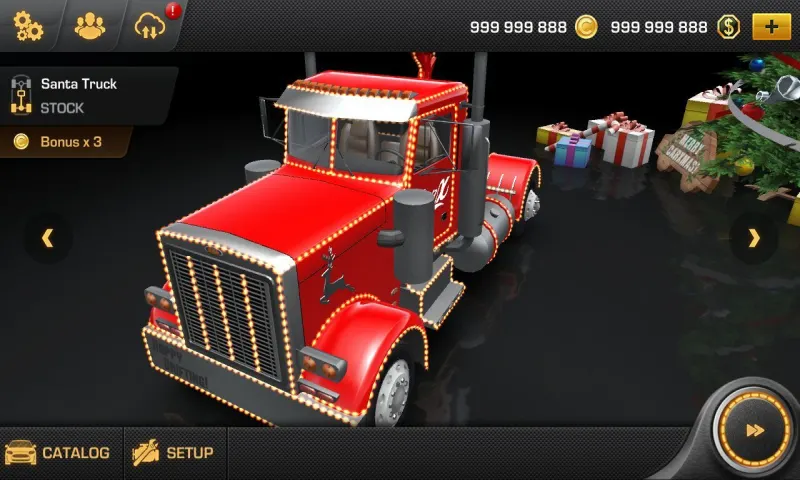Open the cloud sync button
Viewport: 800px width, 480px height.
(x=148, y=26)
